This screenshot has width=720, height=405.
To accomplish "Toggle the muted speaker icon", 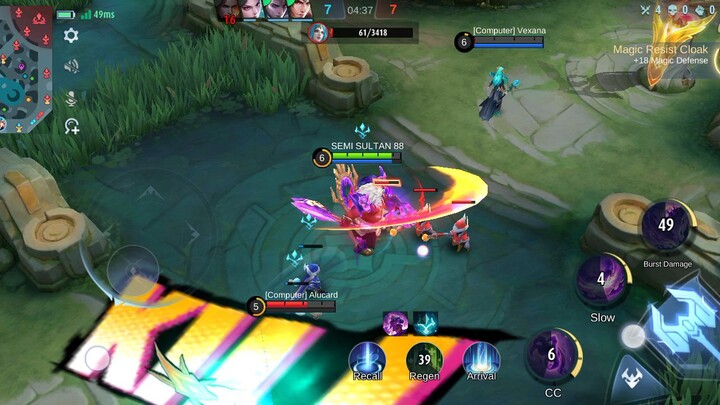I will click(71, 66).
